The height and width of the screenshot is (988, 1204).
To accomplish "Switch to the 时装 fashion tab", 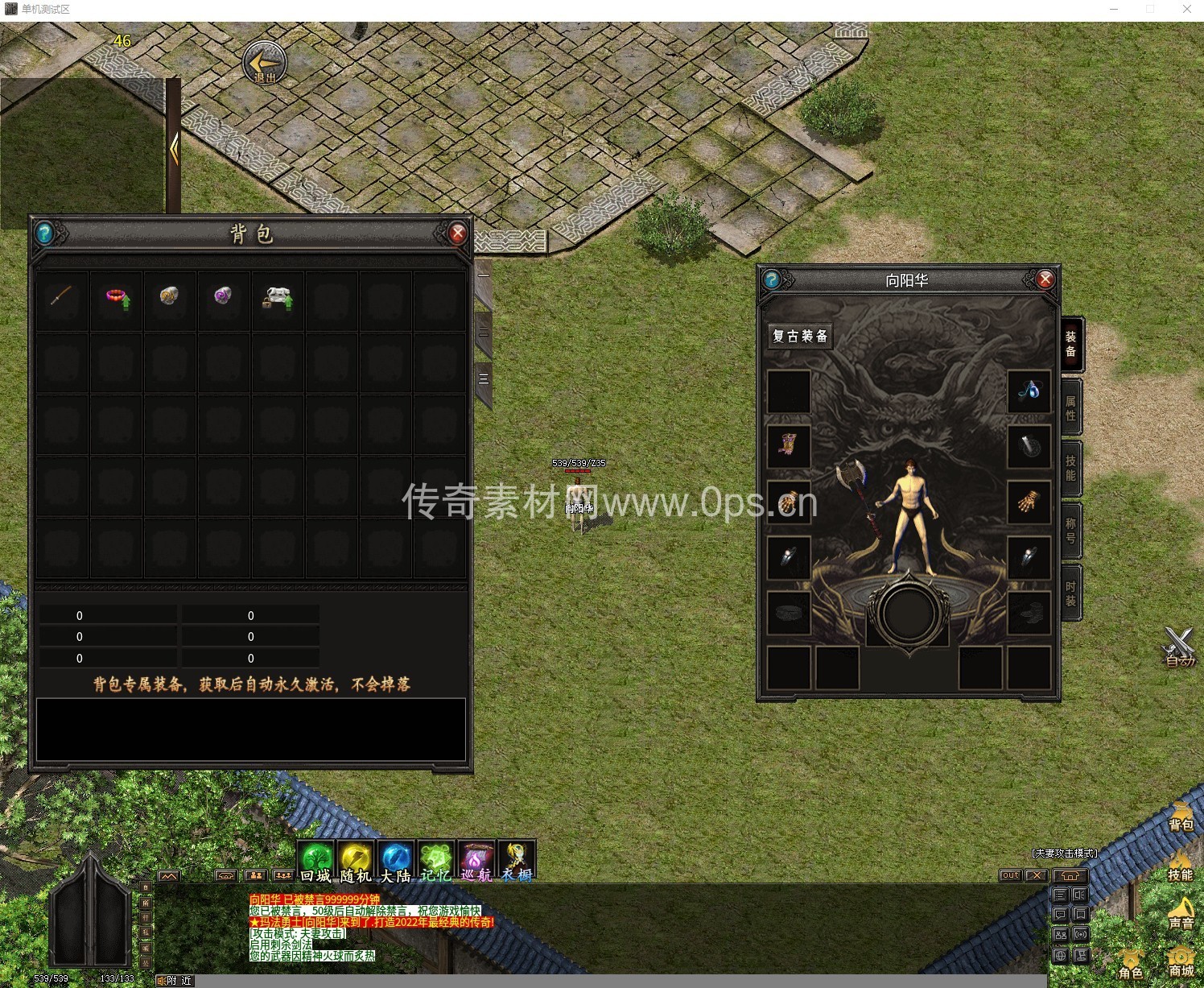I will 1070,593.
